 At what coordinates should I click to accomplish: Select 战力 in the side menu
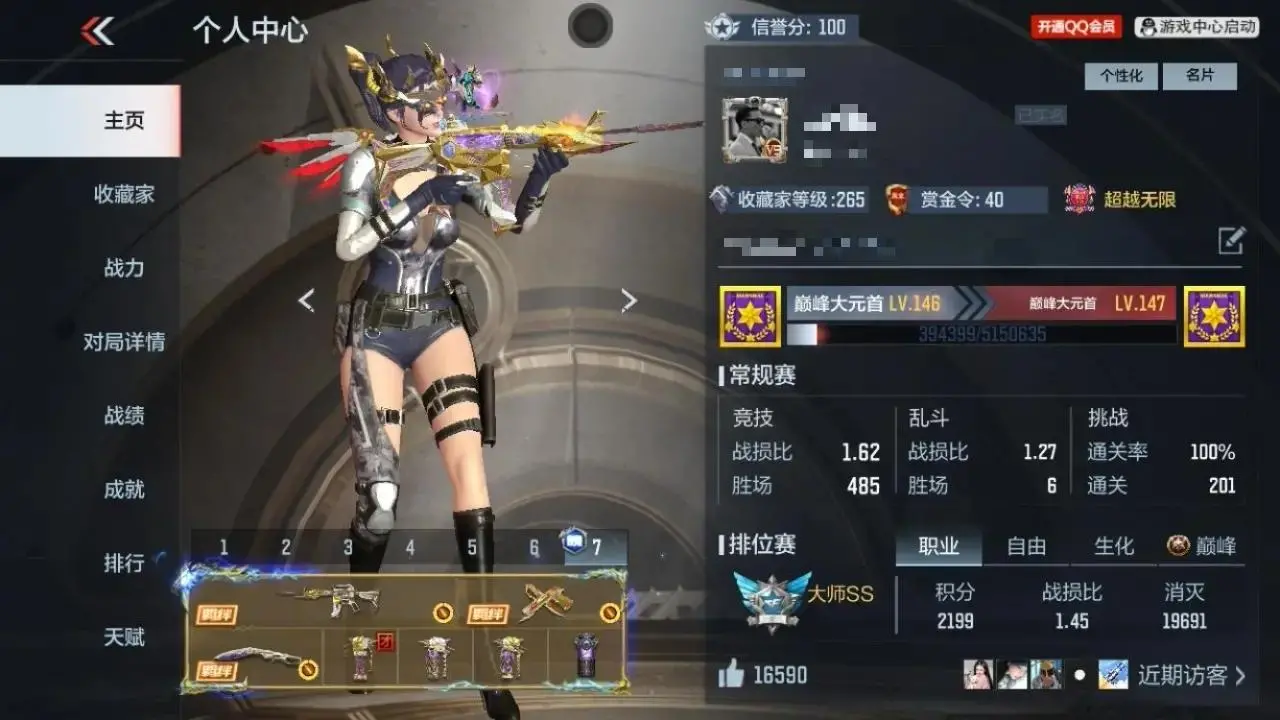(124, 268)
